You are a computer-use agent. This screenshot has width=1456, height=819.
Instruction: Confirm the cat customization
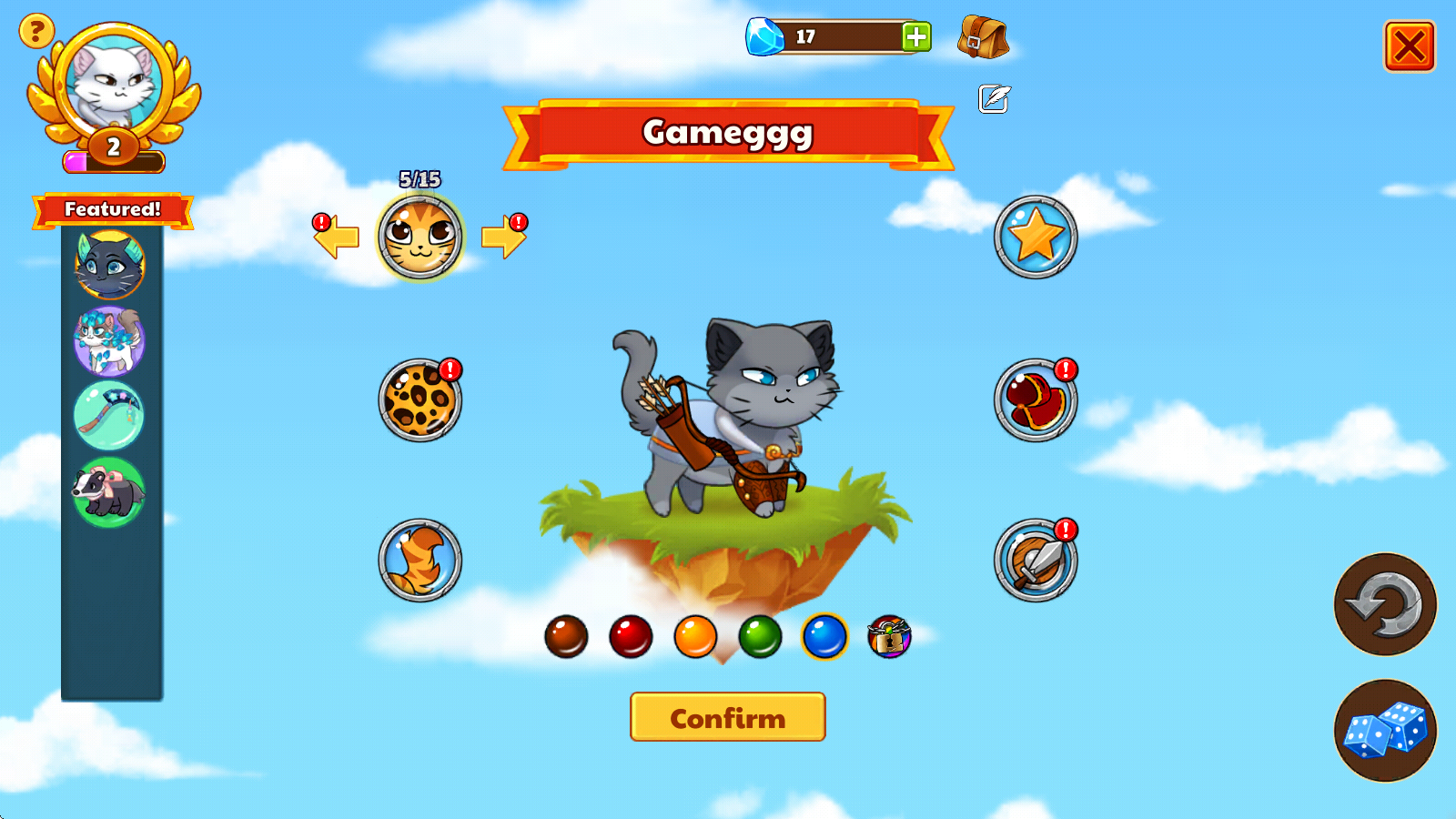pyautogui.click(x=727, y=717)
